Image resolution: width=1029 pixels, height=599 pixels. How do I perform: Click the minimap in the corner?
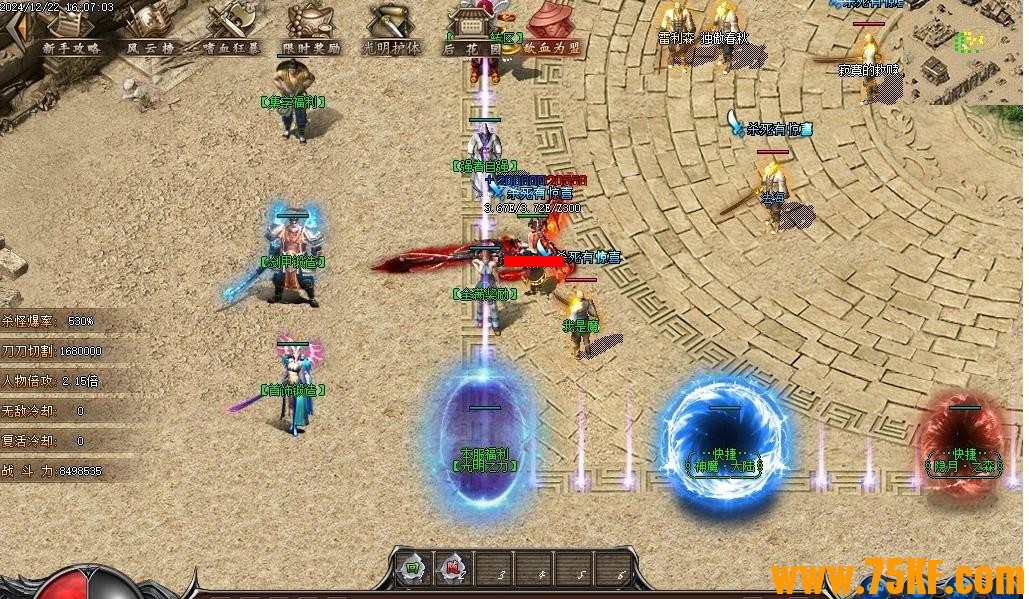965,52
